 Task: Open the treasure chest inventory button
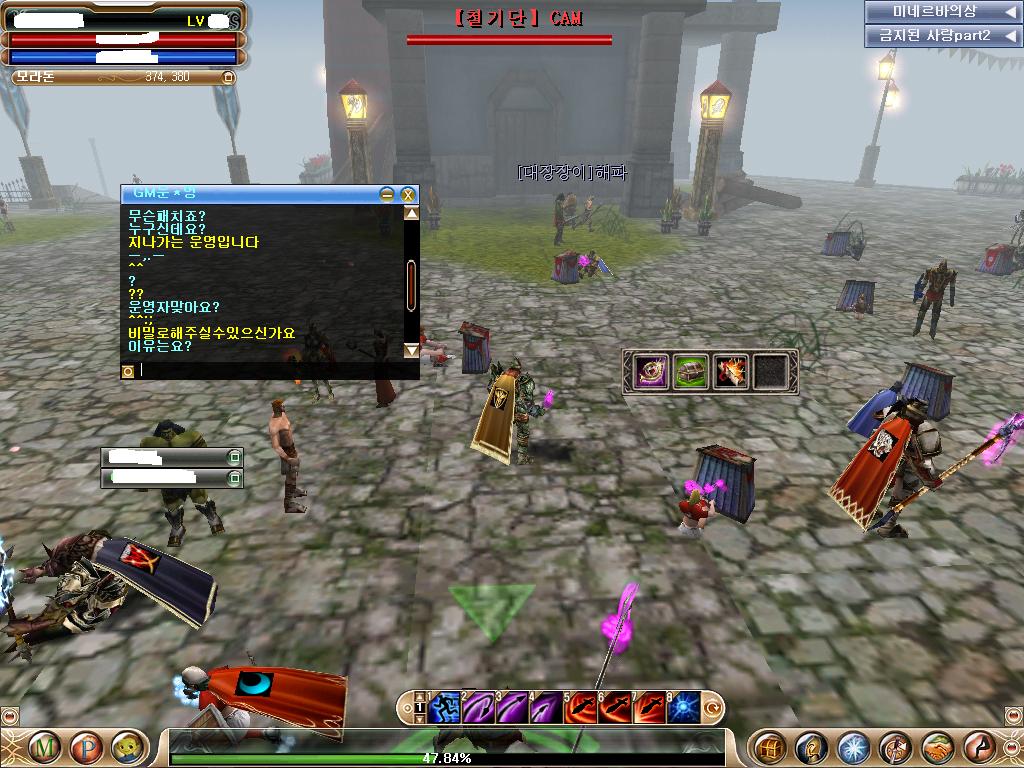point(770,746)
